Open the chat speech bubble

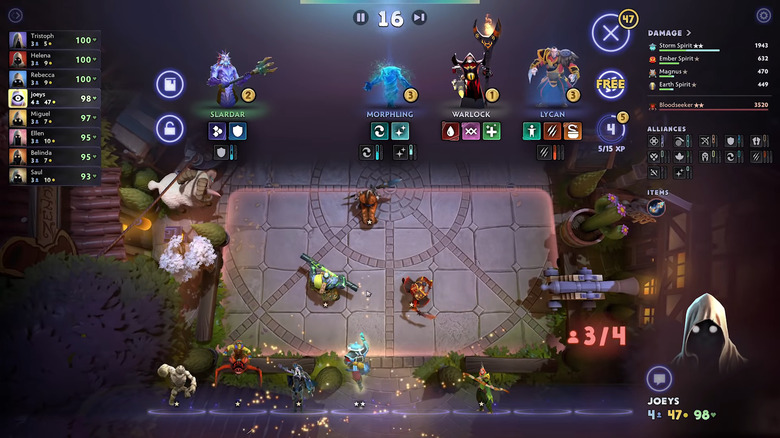pos(658,378)
